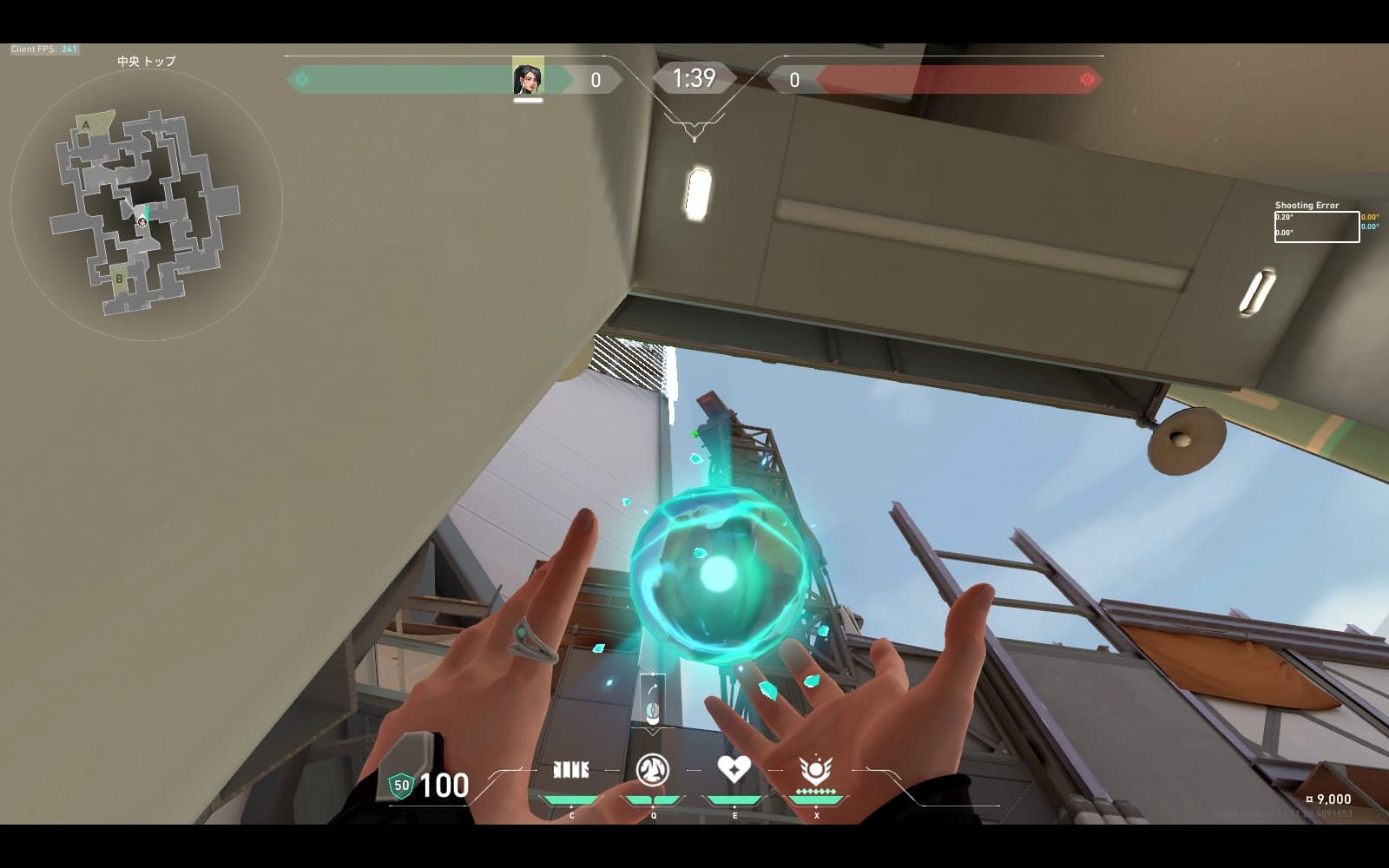
Task: Click the B site marker on minimap
Action: [x=119, y=279]
